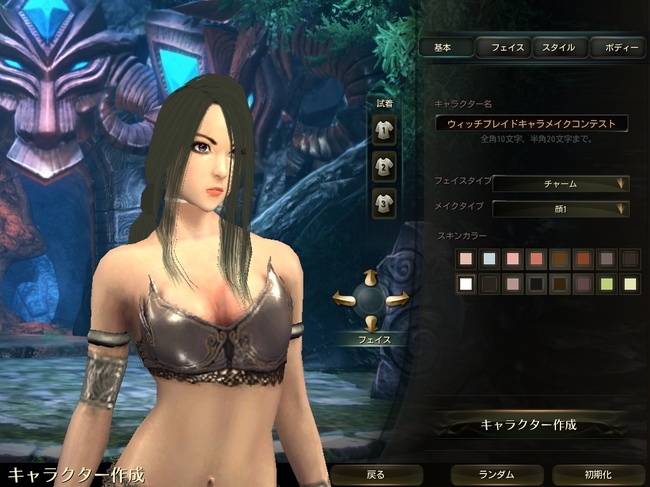Open the ボディー tab
This screenshot has height=487, width=650.
[x=616, y=47]
